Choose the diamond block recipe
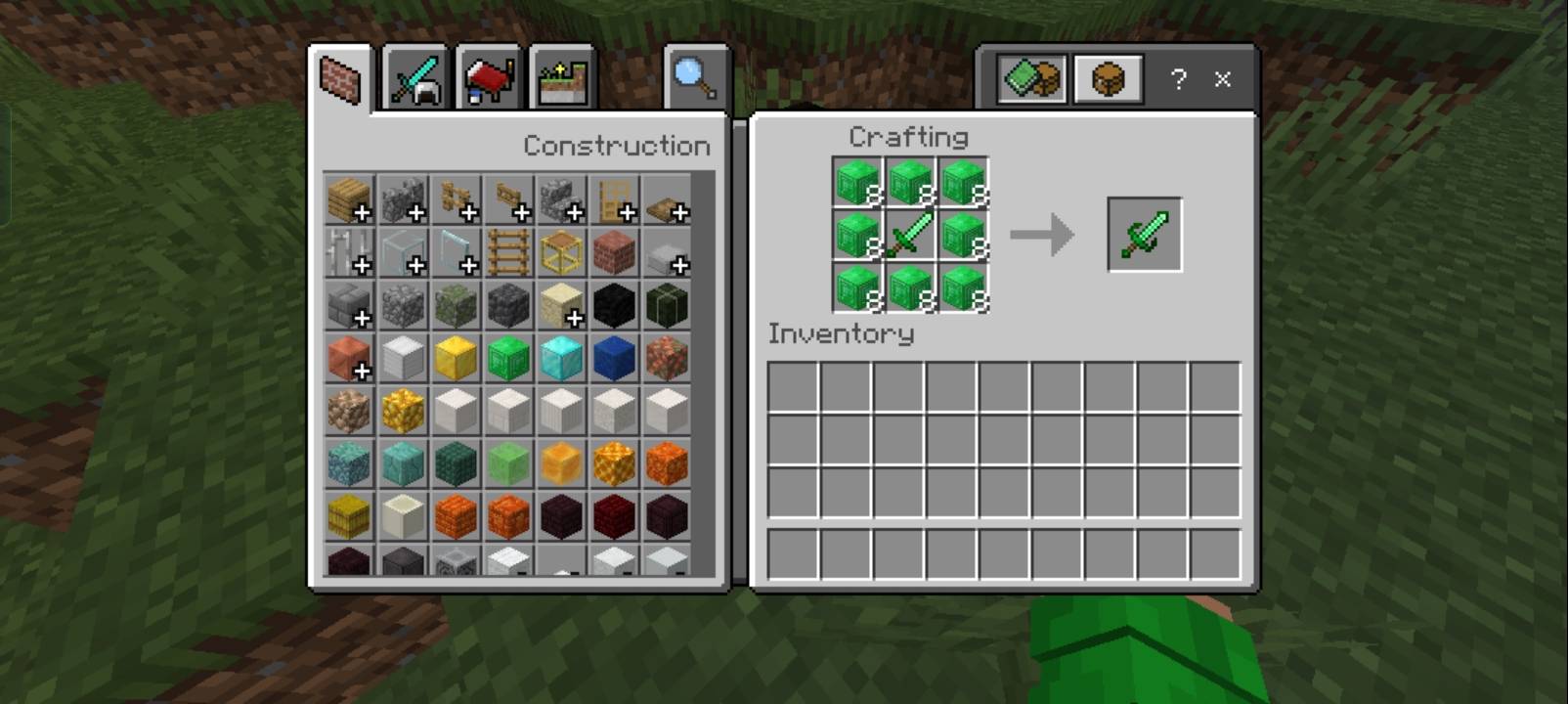 click(x=561, y=358)
